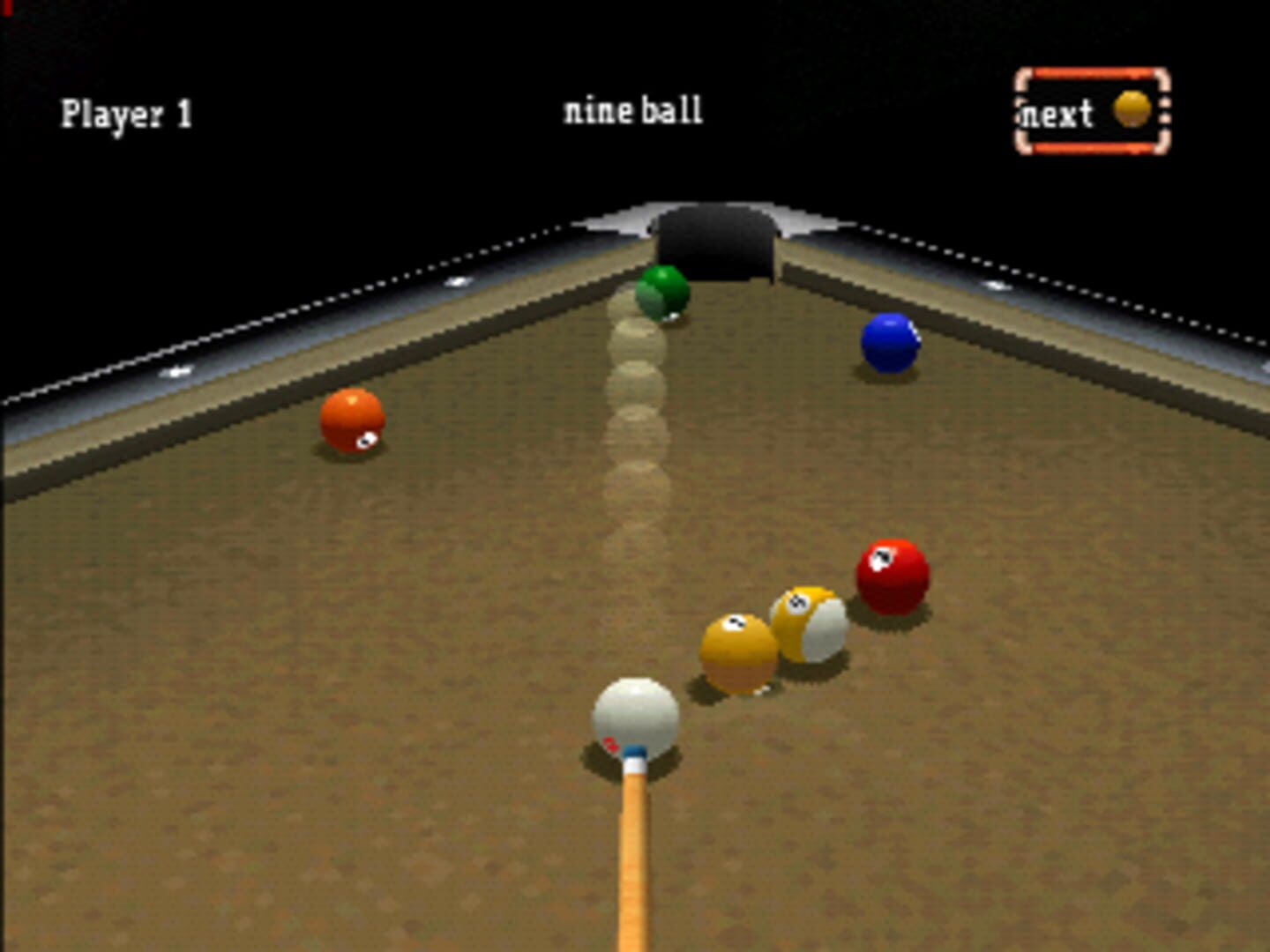Screen dimensions: 1270x952
Task: Expand the orange bracketed next panel
Action: pyautogui.click(x=1092, y=111)
